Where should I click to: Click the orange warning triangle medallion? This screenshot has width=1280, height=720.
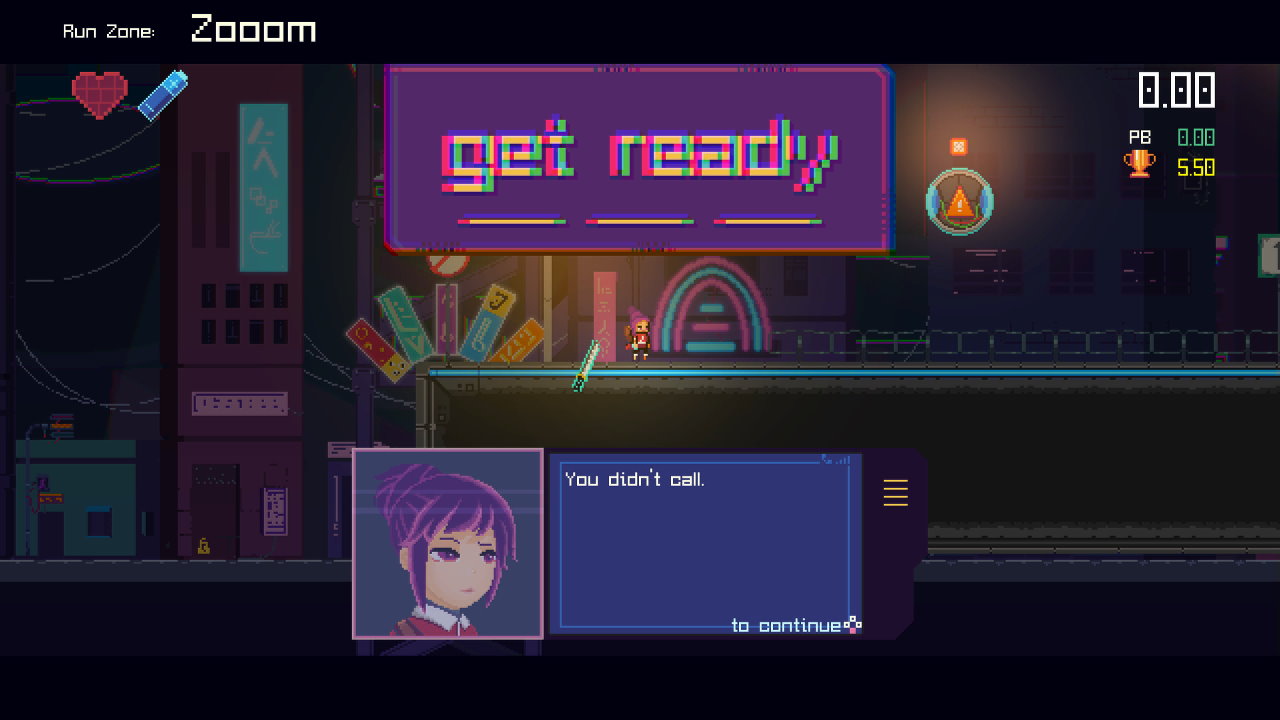(x=958, y=200)
